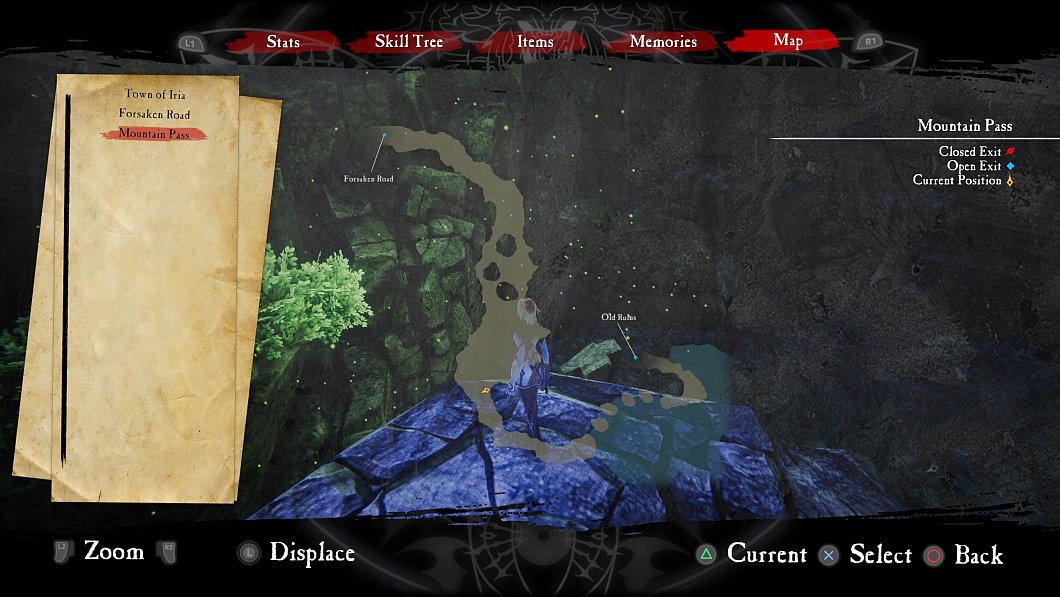Screen dimensions: 1060x597
Task: Select Forsaken Road in the area list
Action: (154, 114)
